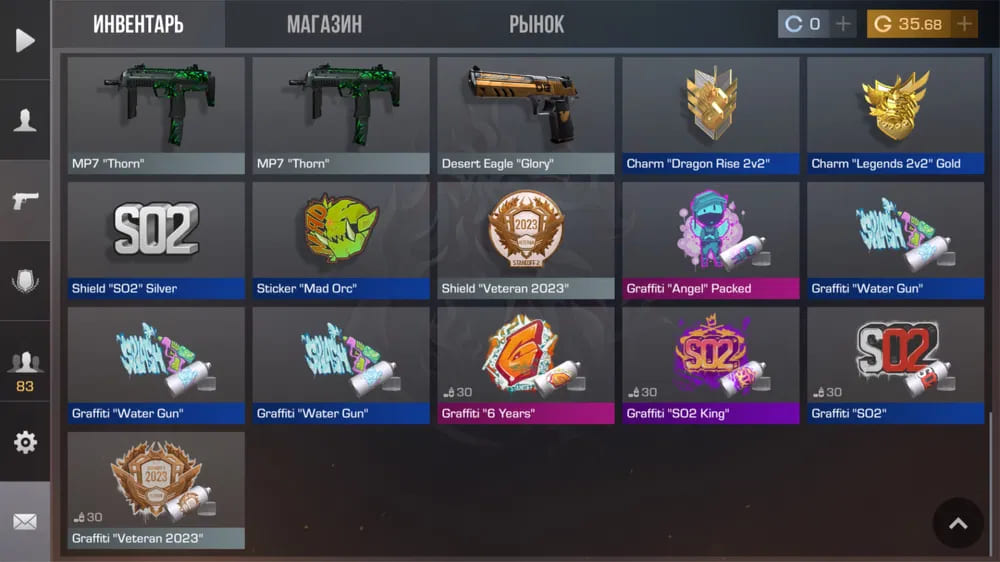Choose the Charm "Dragon Rise 2v2" item
1000x562 pixels.
[710, 115]
